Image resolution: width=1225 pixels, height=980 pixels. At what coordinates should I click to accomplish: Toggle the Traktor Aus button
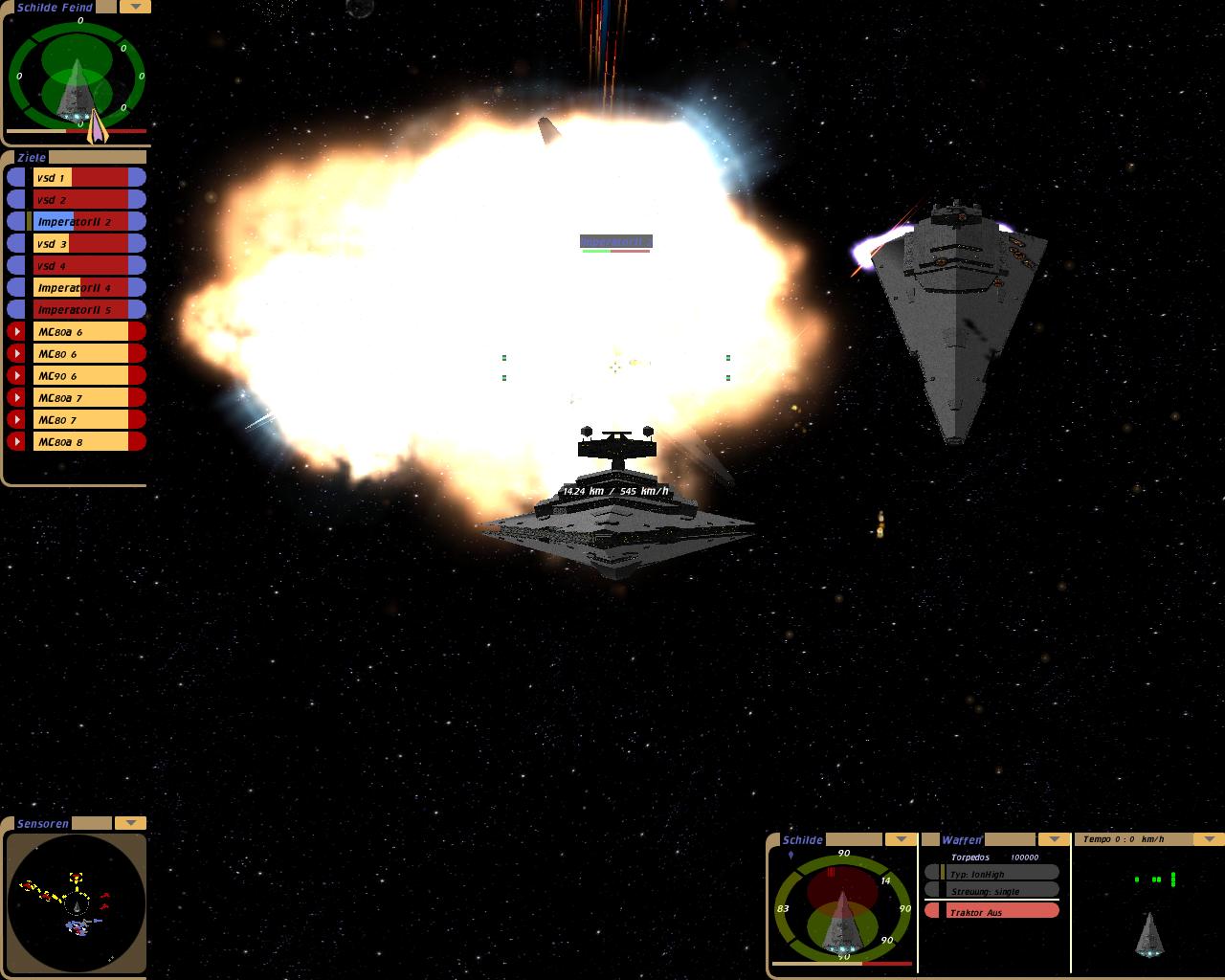coord(992,912)
